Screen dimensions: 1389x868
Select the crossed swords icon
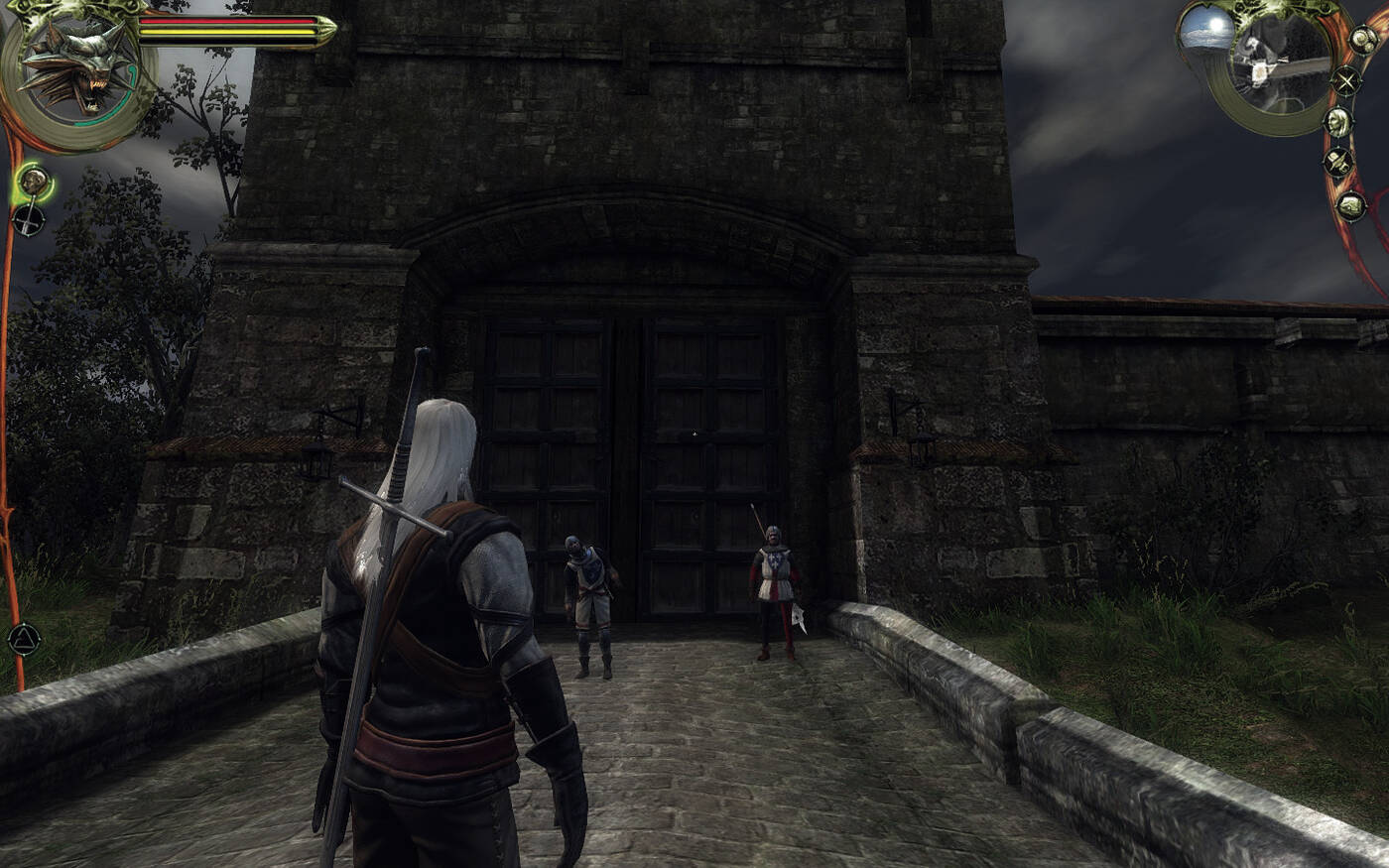[x=1346, y=80]
